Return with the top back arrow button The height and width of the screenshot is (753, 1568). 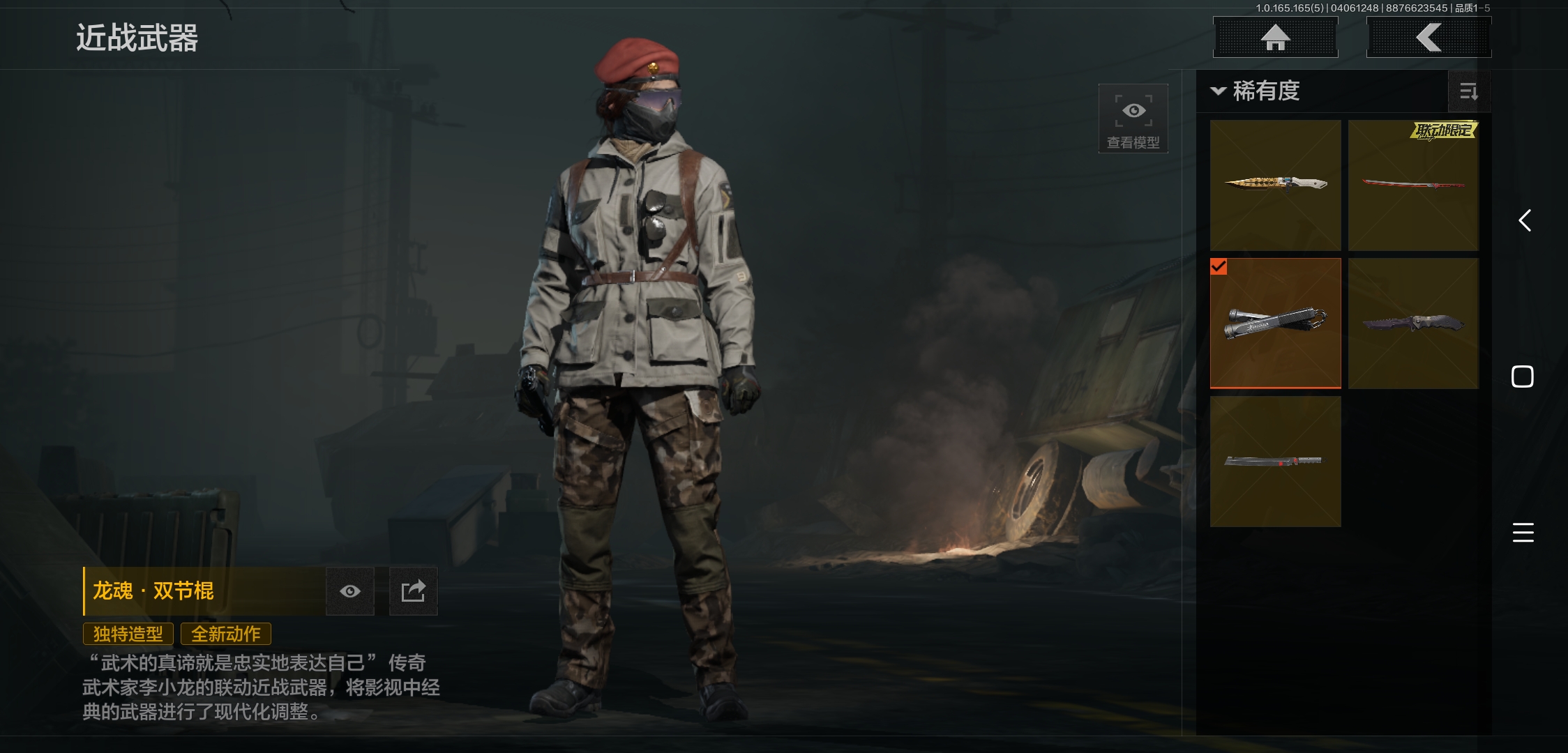[x=1428, y=38]
